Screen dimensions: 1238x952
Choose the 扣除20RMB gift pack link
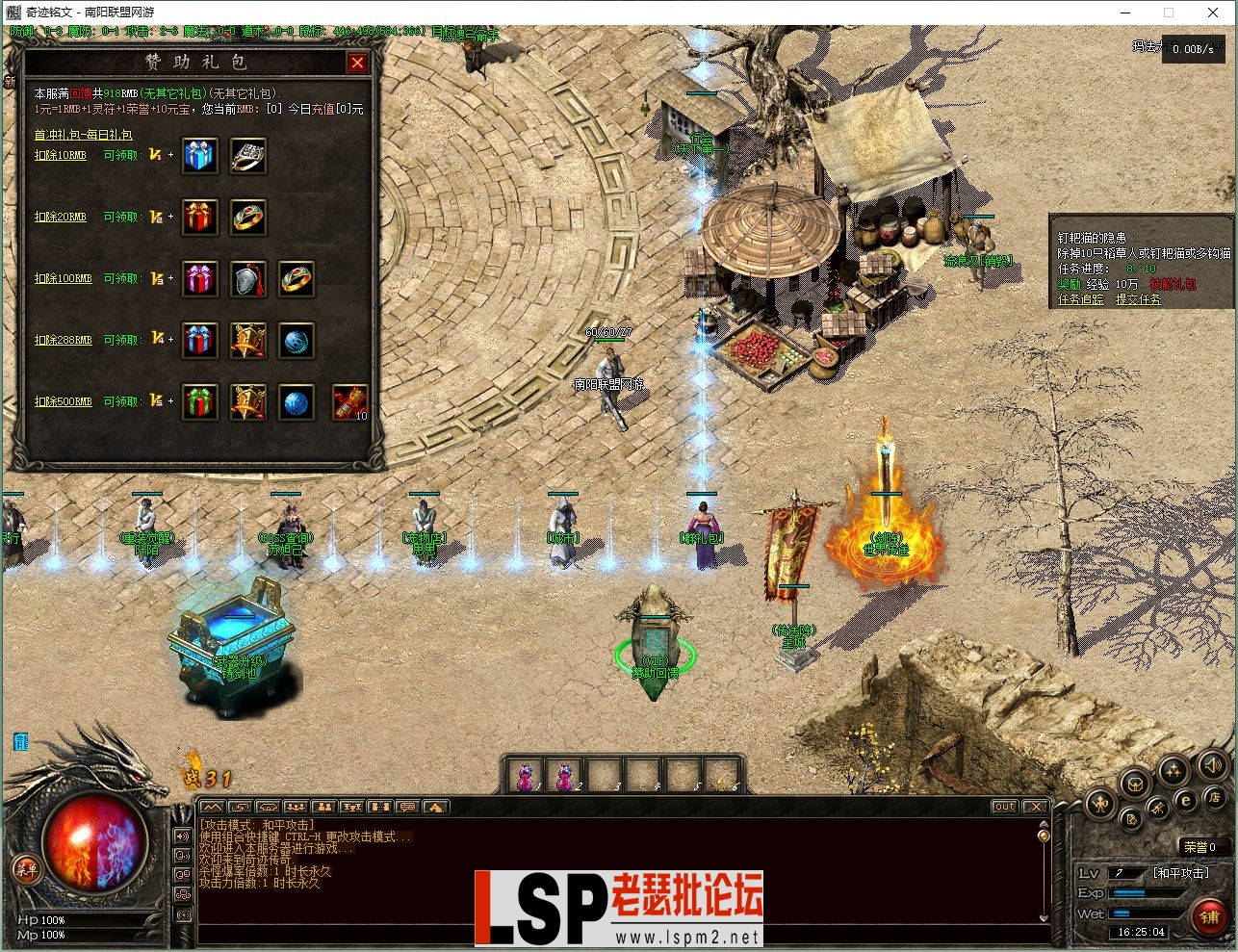pos(61,217)
